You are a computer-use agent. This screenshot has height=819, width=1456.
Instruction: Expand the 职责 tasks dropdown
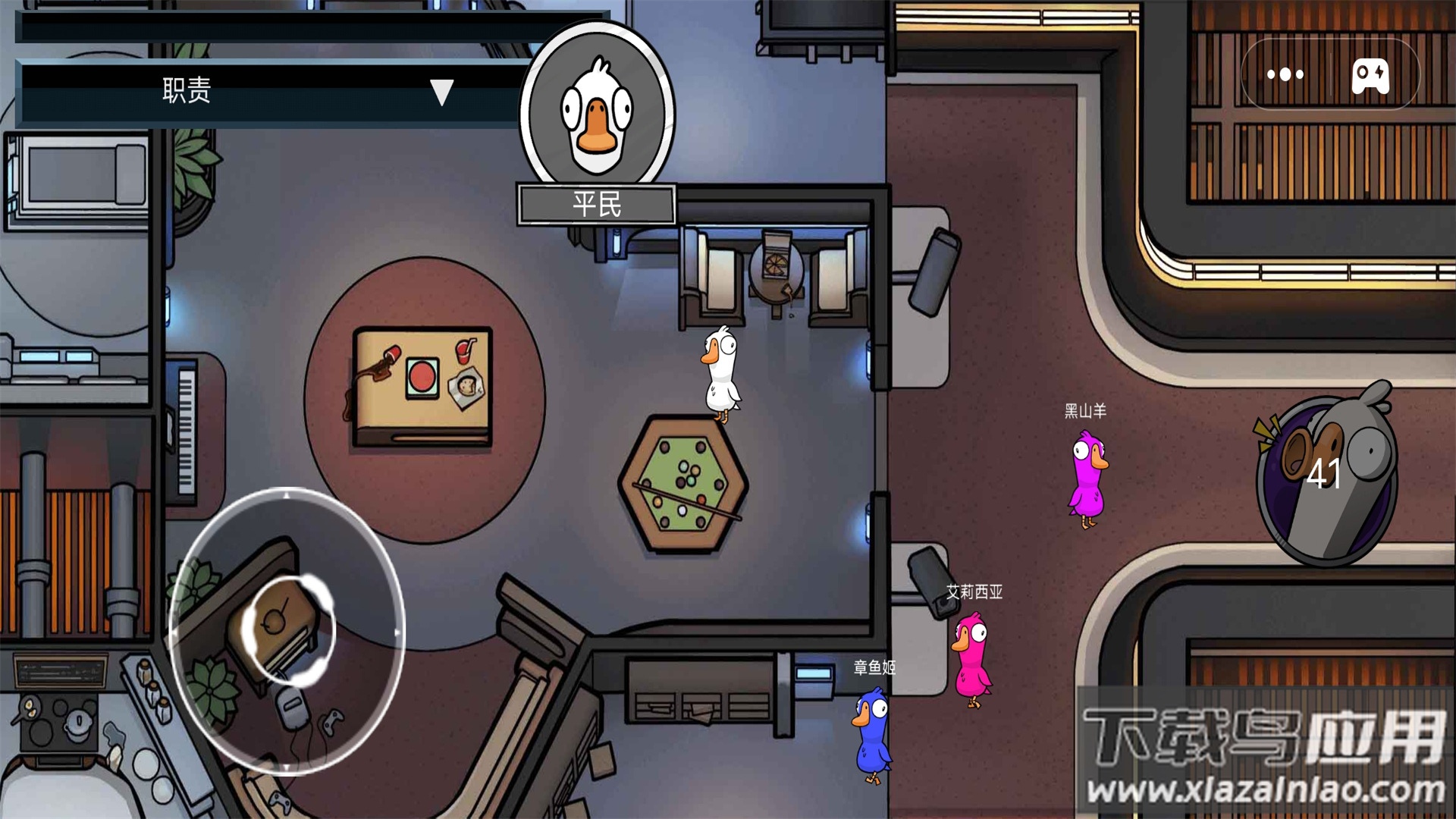[441, 92]
